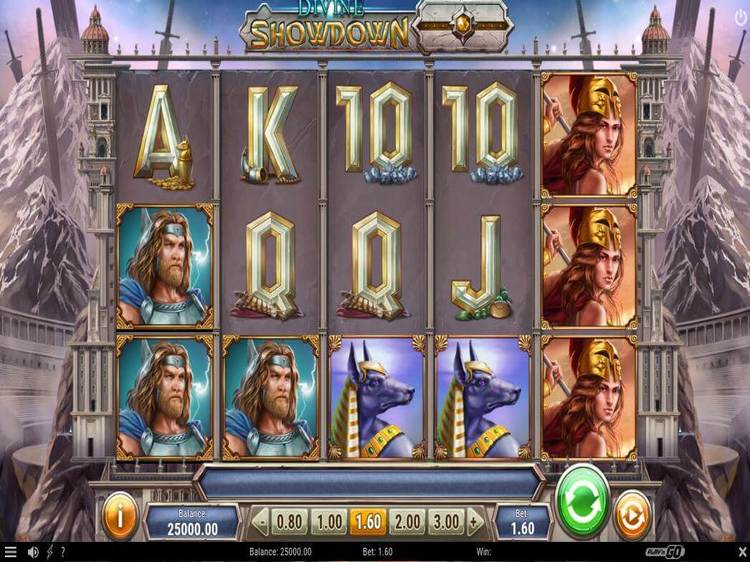Decrease bet with the minus button
The image size is (750, 562).
261,521
